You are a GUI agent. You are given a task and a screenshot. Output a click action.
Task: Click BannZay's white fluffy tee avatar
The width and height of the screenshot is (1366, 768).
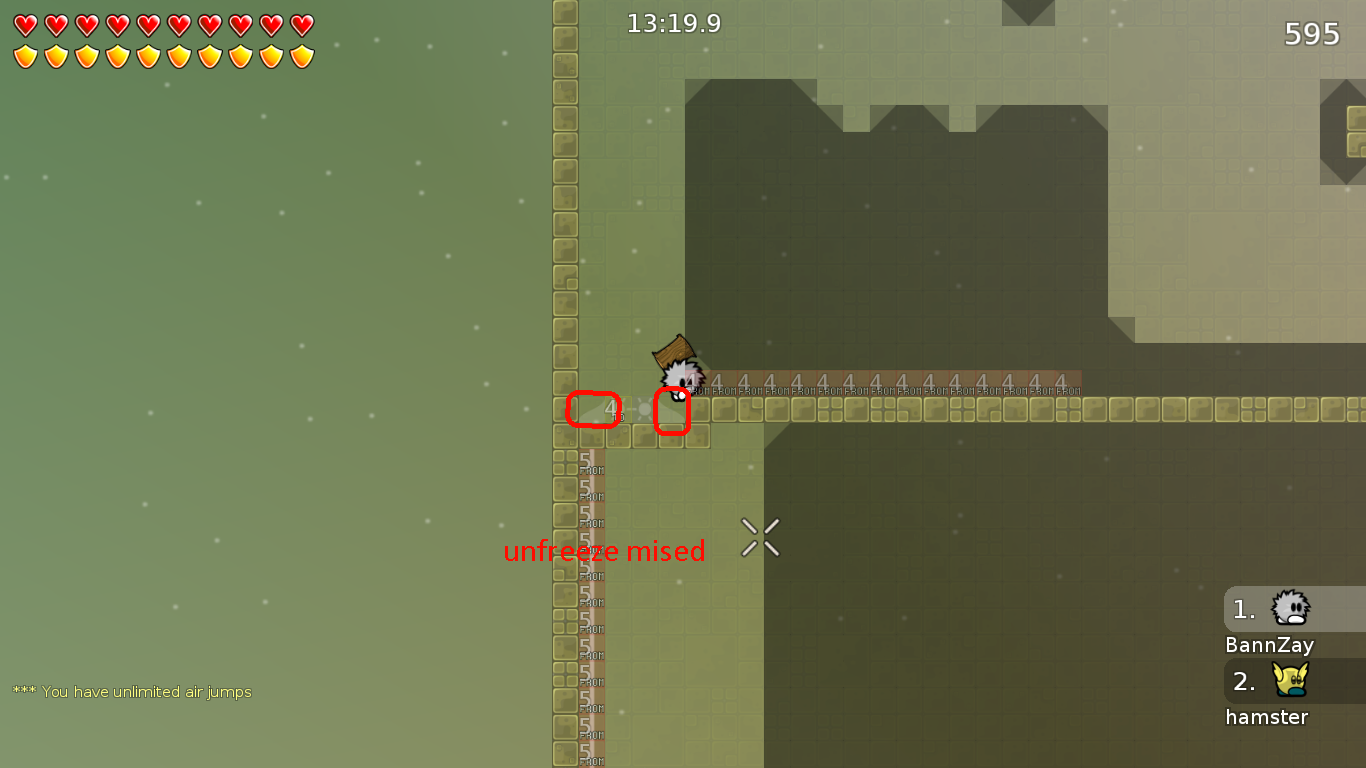[1290, 608]
